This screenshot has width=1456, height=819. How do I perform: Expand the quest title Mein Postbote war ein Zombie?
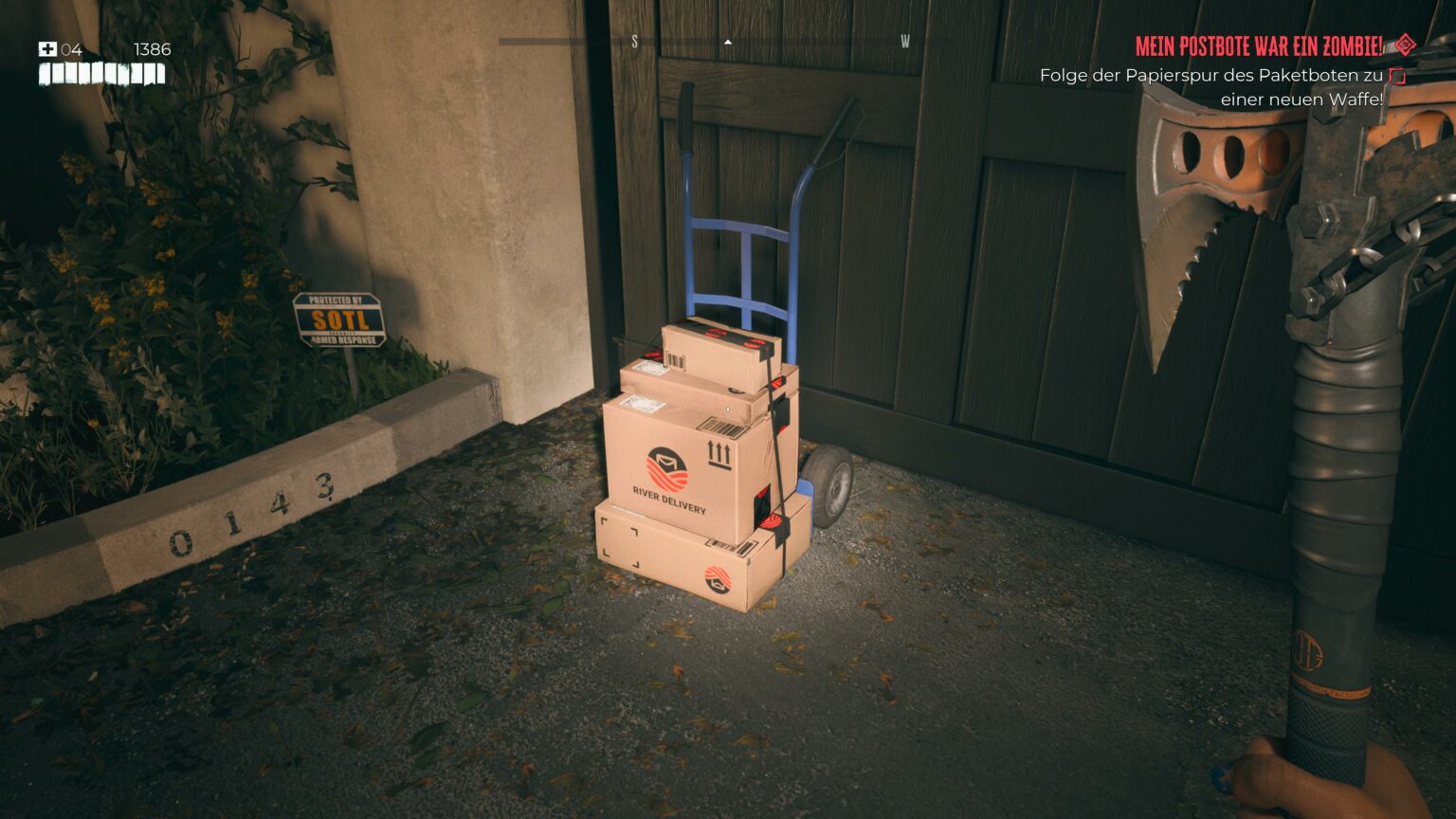point(1261,43)
